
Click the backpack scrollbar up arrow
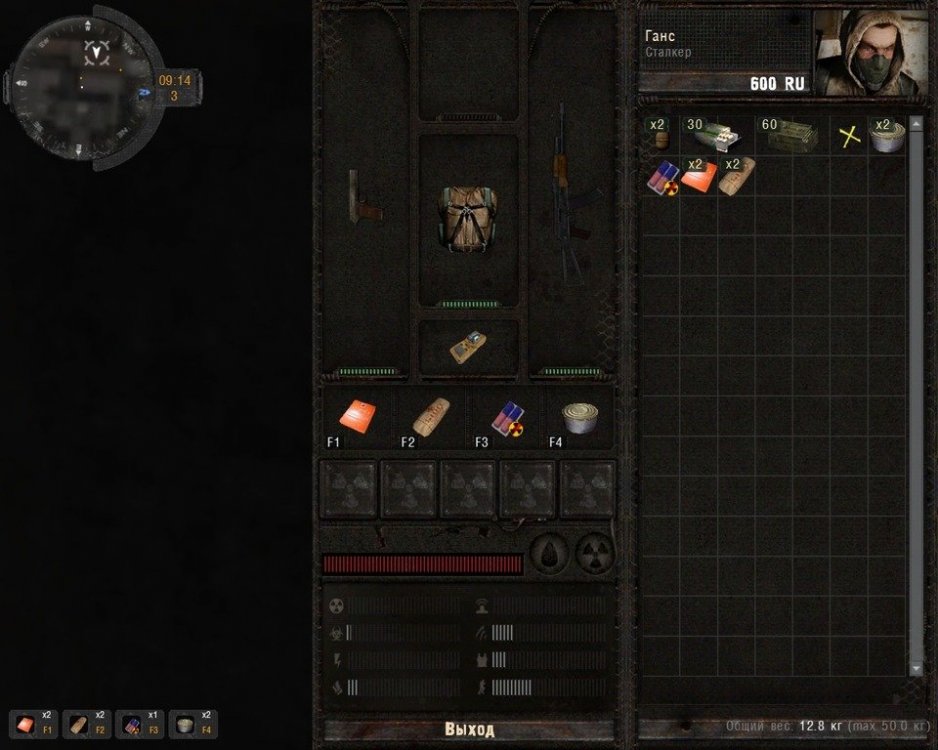tap(916, 124)
